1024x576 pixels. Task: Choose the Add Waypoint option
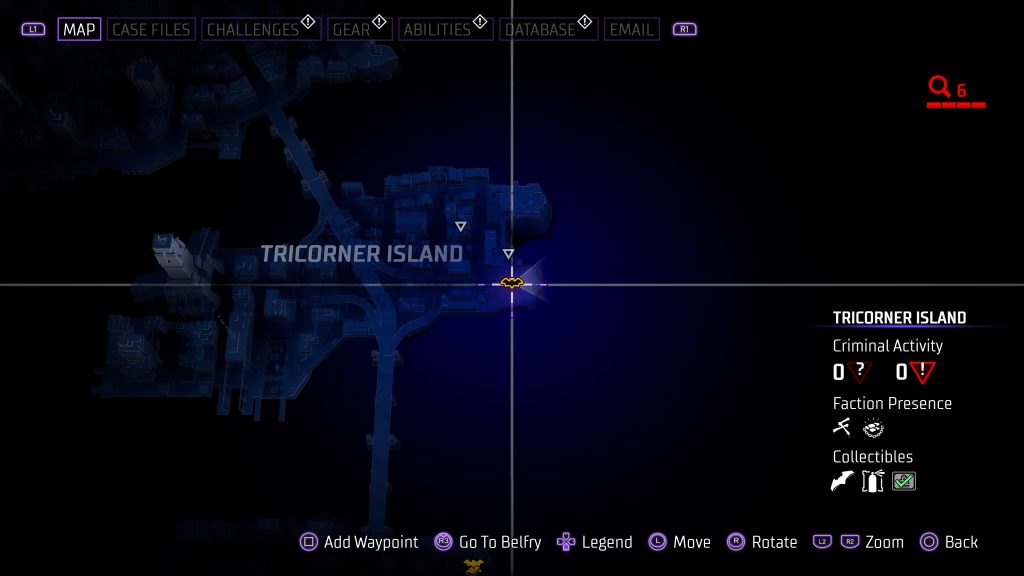coord(360,542)
